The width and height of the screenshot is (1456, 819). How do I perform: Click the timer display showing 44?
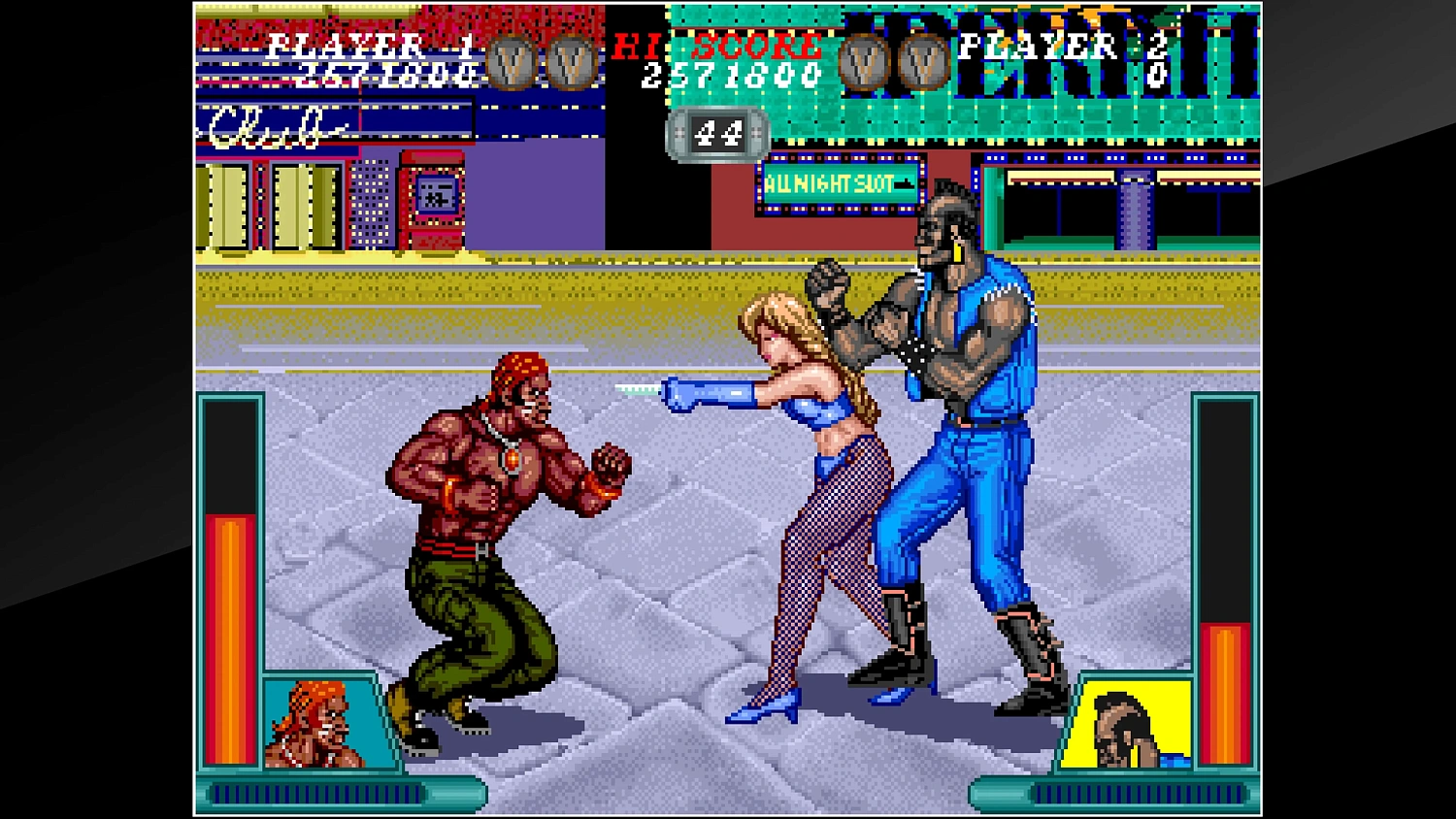click(x=718, y=134)
